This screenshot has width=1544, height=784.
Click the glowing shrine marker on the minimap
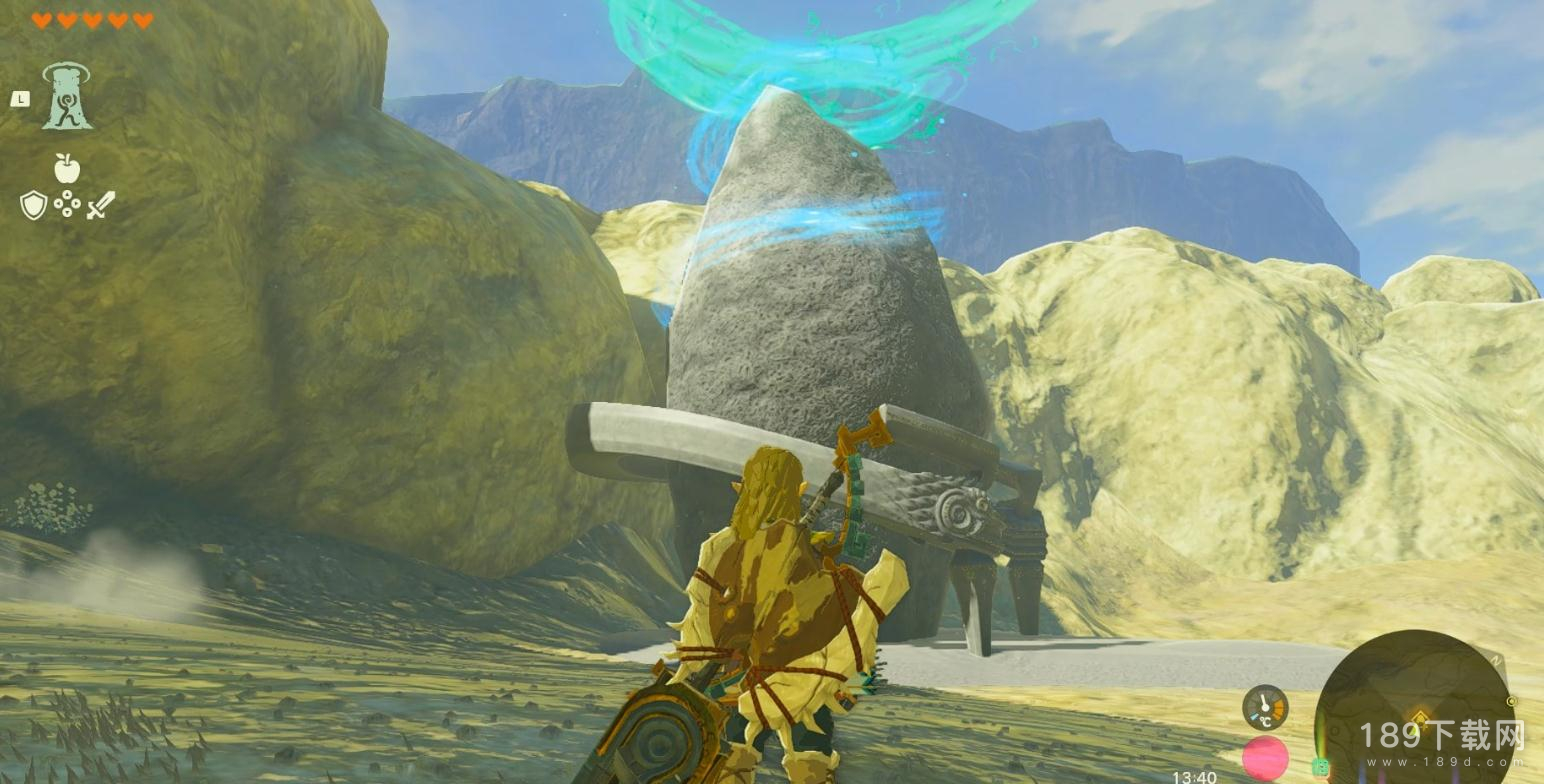(1419, 716)
